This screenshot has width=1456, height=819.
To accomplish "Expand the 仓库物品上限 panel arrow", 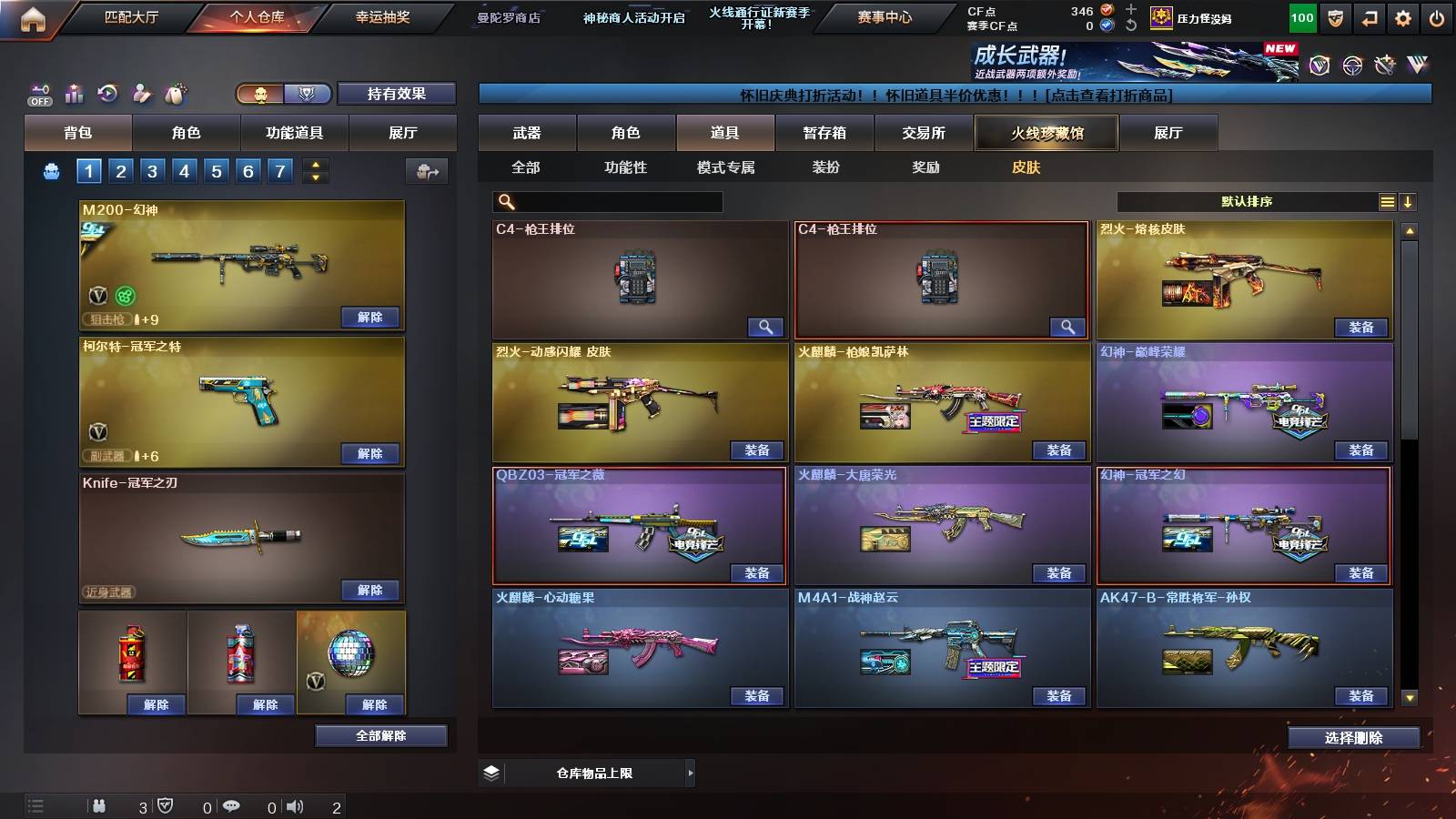I will [689, 772].
